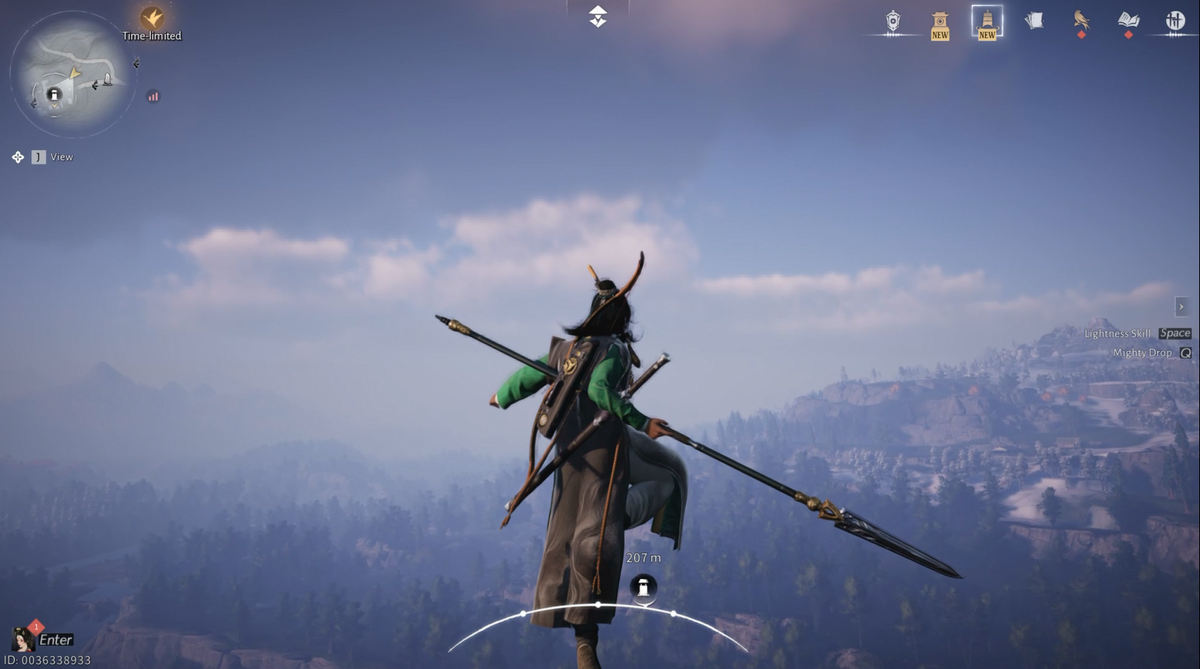Open the golden bird icon
The image size is (1200, 669).
coord(1081,20)
